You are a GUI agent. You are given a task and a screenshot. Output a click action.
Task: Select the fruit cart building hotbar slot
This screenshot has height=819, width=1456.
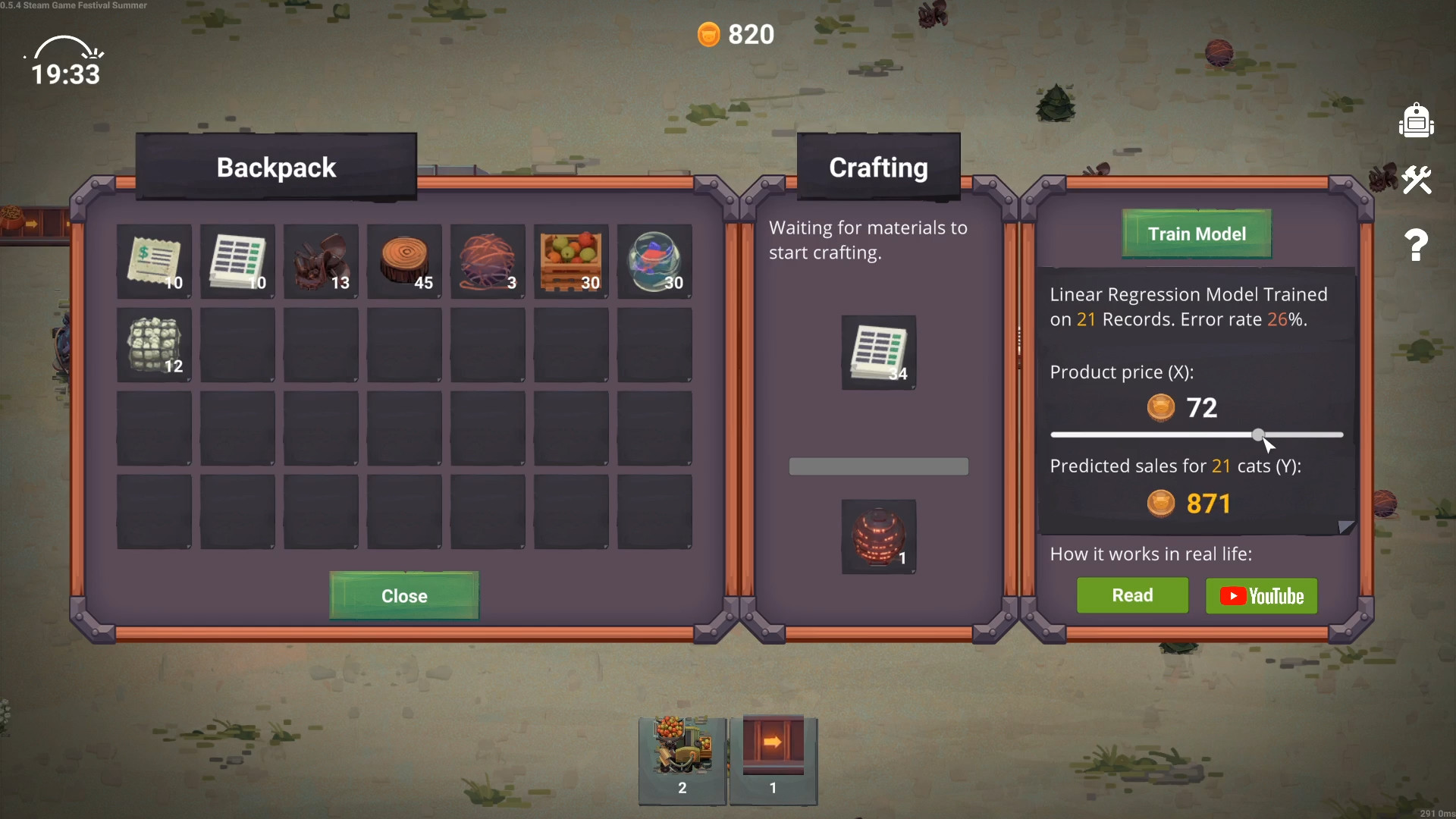tap(682, 760)
